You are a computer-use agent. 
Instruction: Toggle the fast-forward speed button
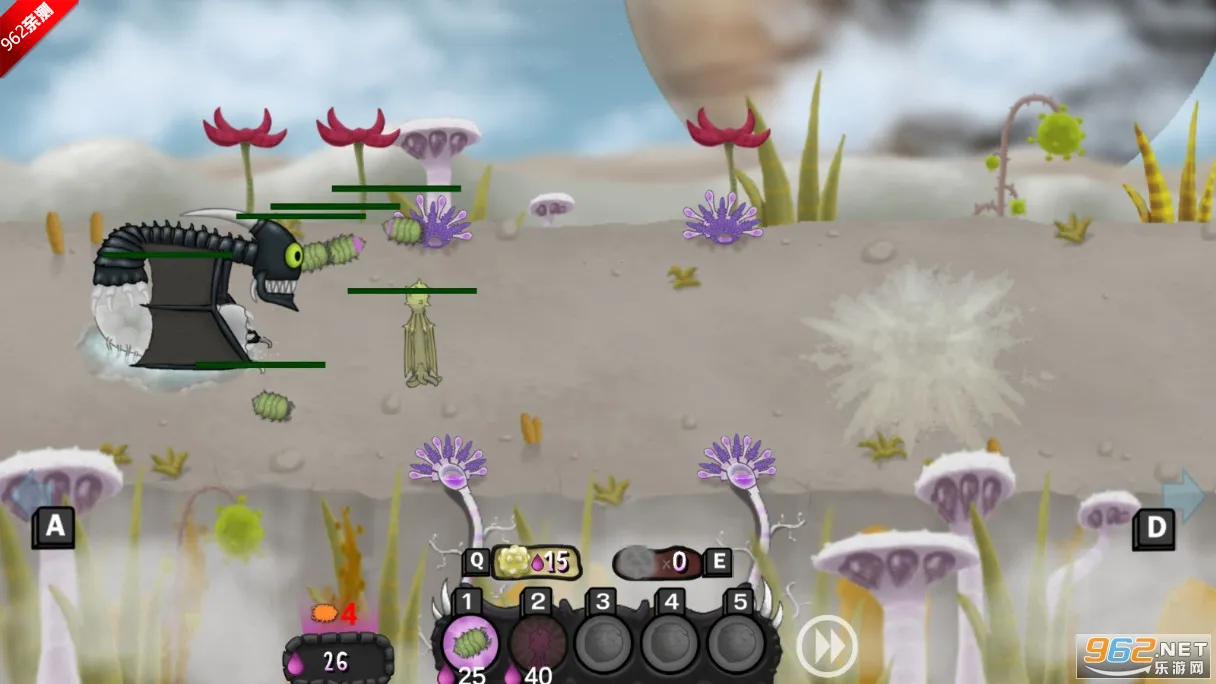[x=826, y=645]
